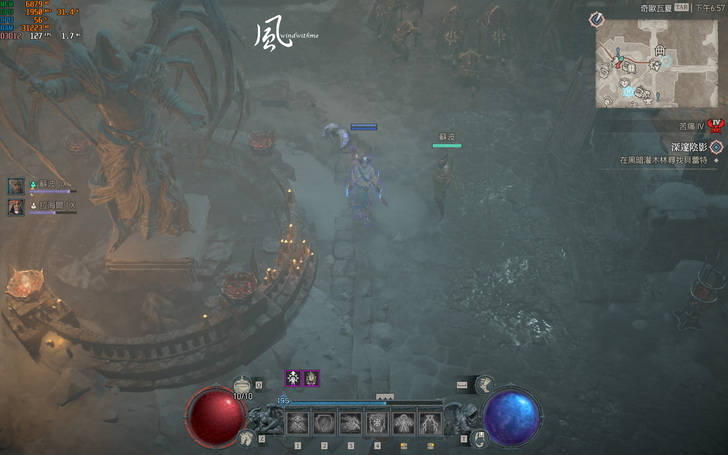Click the icon left of the mana orb
Screen dimensions: 728x455
pos(478,437)
